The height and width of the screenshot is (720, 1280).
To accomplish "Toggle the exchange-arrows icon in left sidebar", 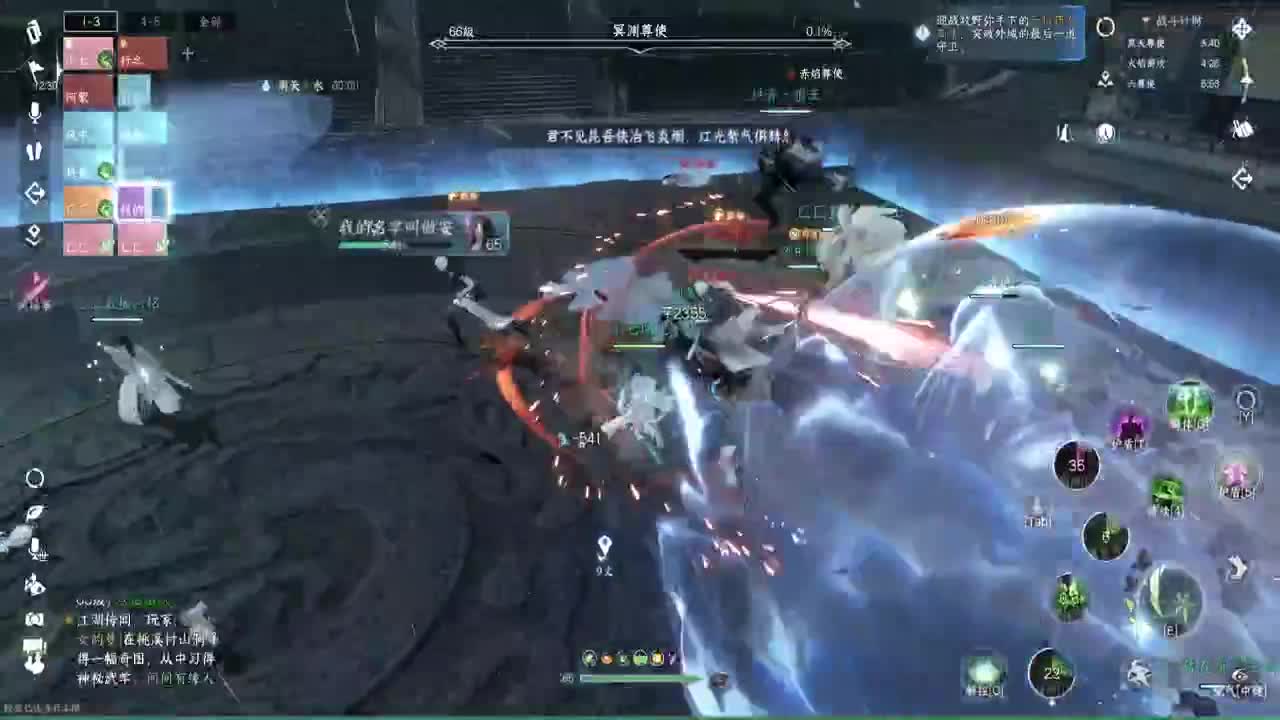I will 34,189.
